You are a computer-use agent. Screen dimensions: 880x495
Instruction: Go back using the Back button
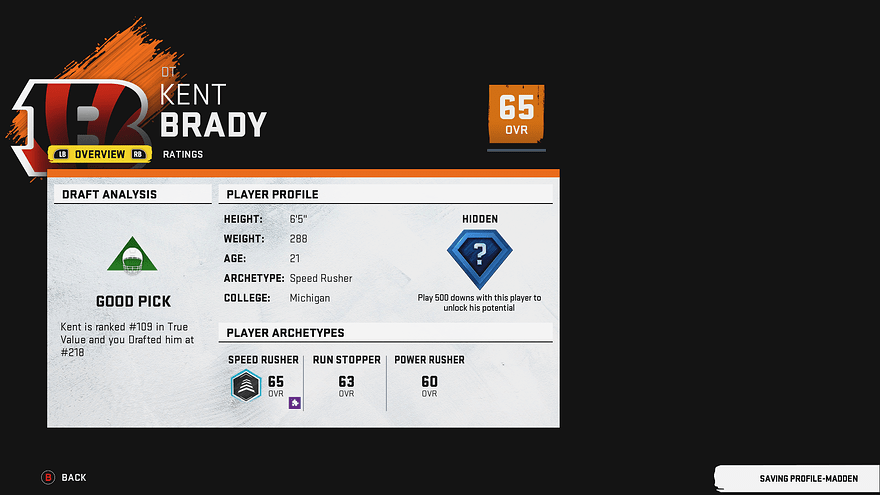pyautogui.click(x=64, y=477)
